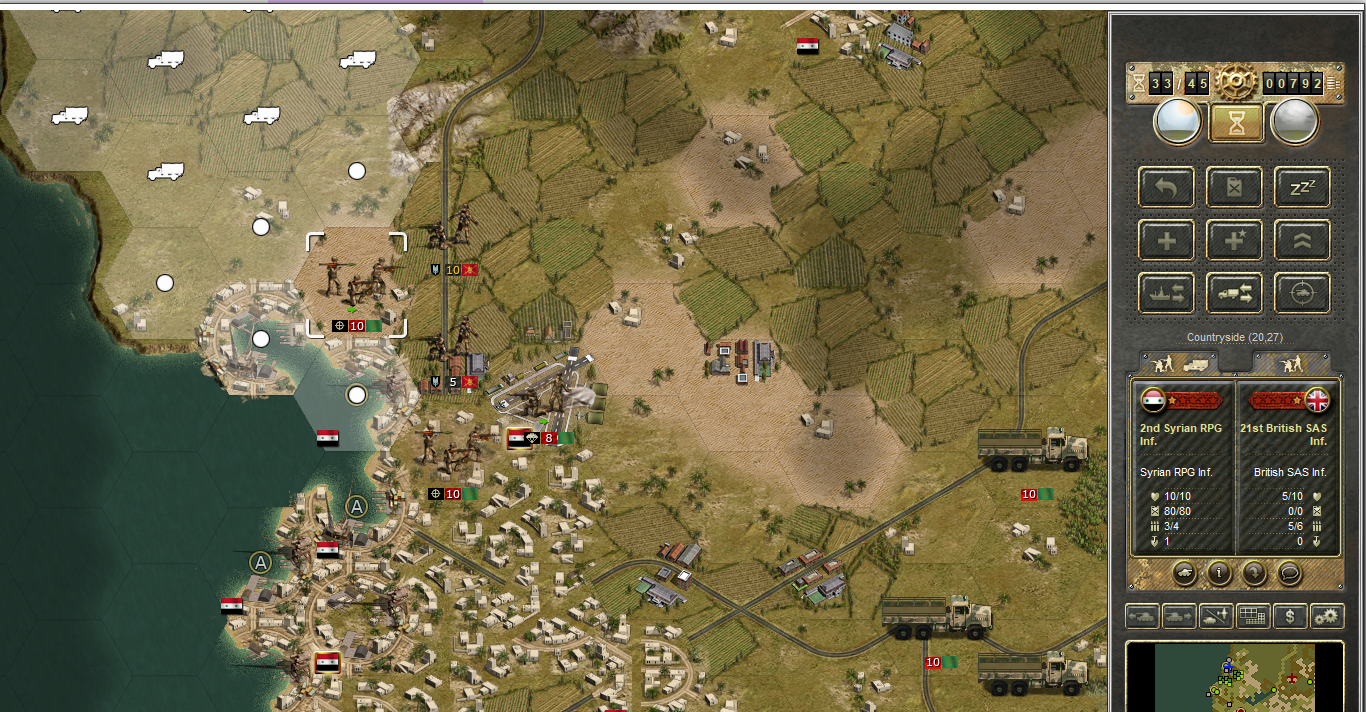Click the round tank icon button

(x=1184, y=573)
